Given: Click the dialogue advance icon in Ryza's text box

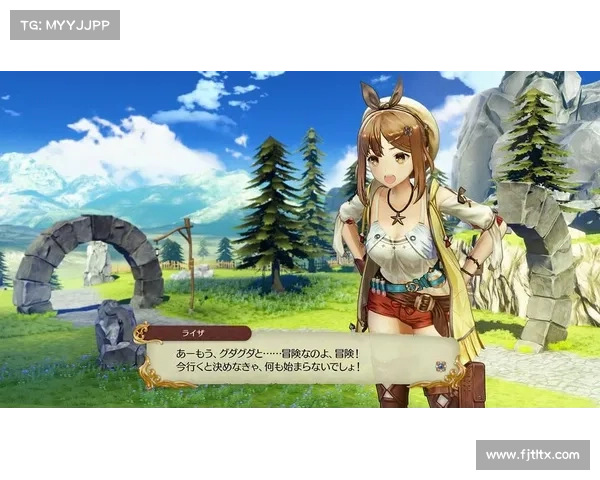Looking at the screenshot, I should pos(441,366).
